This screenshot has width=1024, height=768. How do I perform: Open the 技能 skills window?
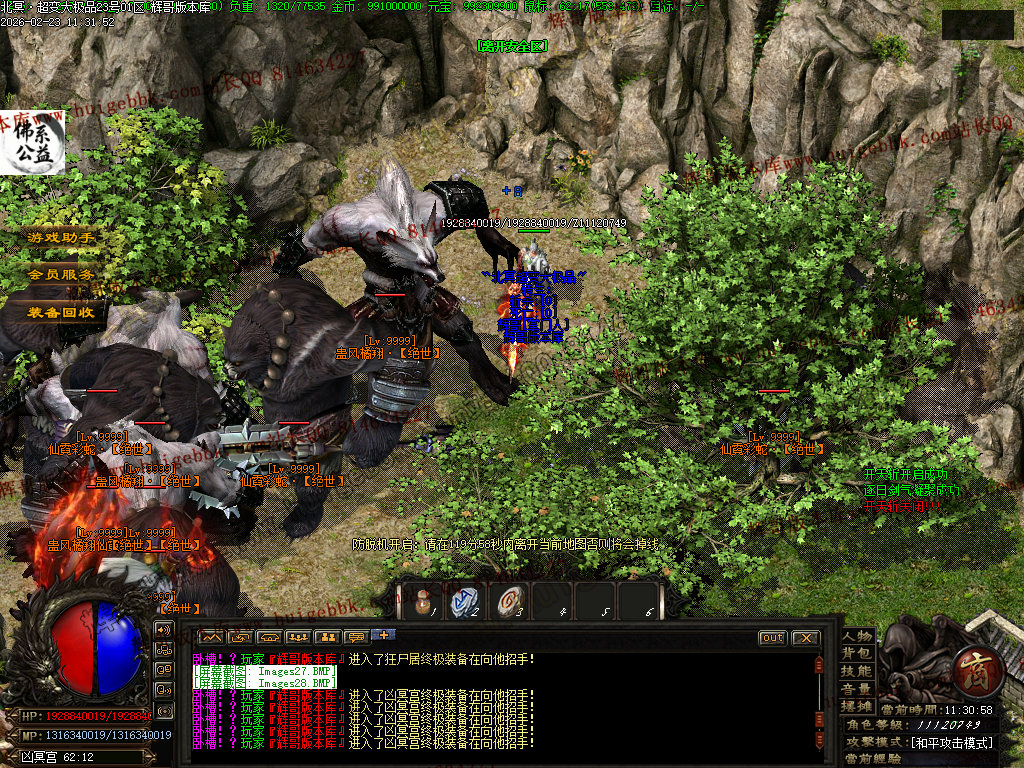(857, 671)
